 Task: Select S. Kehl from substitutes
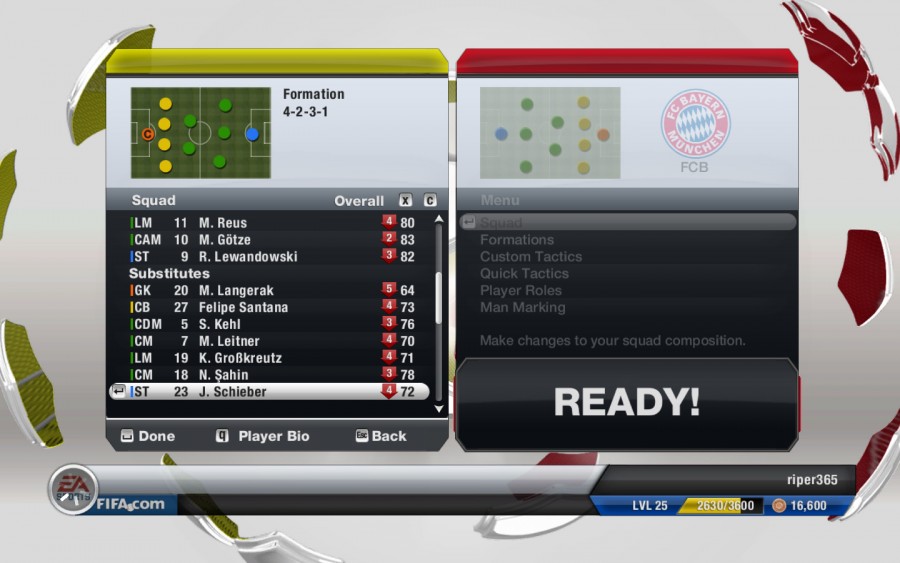click(x=270, y=324)
